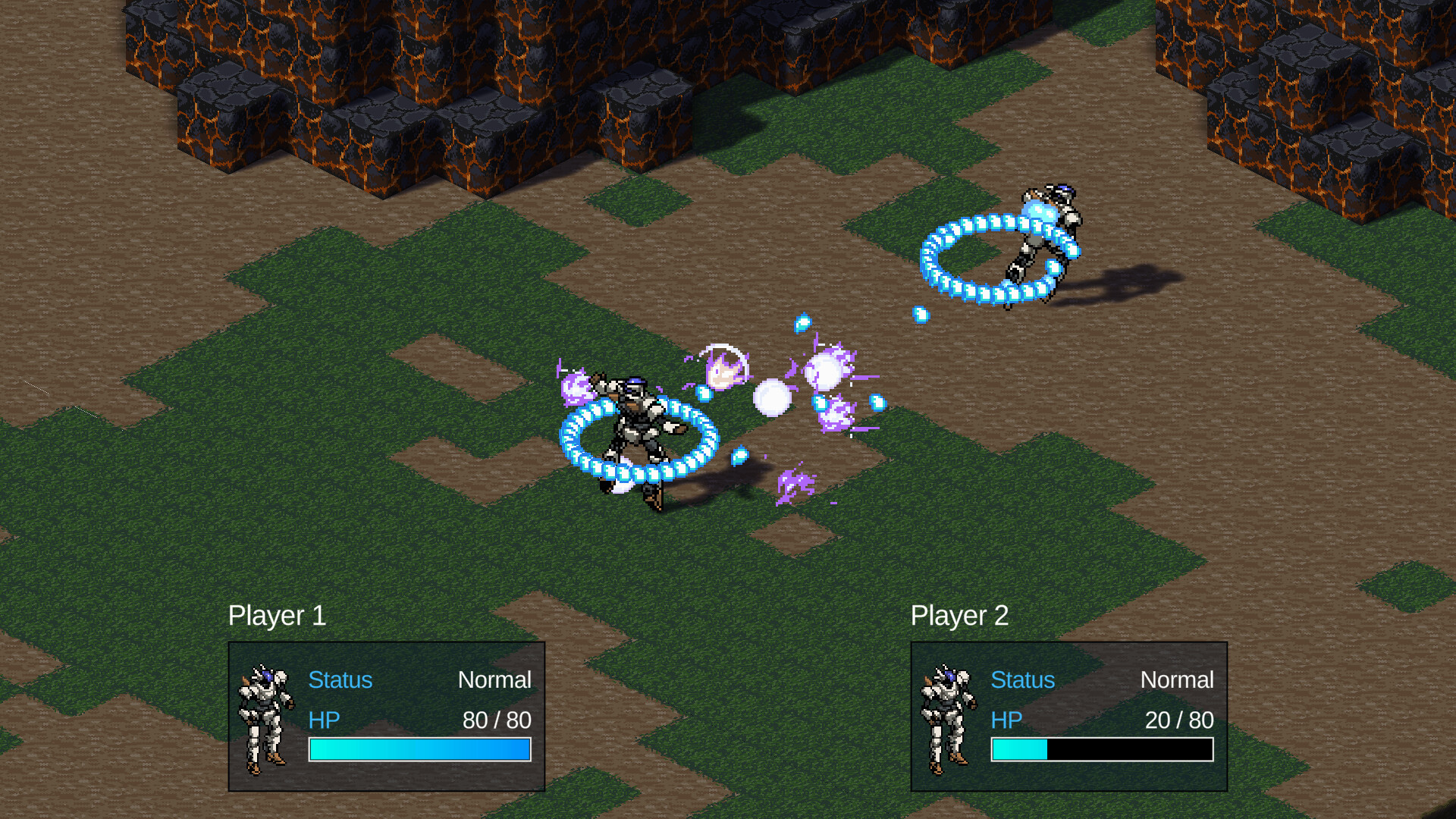Click the Status label in Player 2's panel
Screen dimensions: 1456x819
pyautogui.click(x=1022, y=680)
